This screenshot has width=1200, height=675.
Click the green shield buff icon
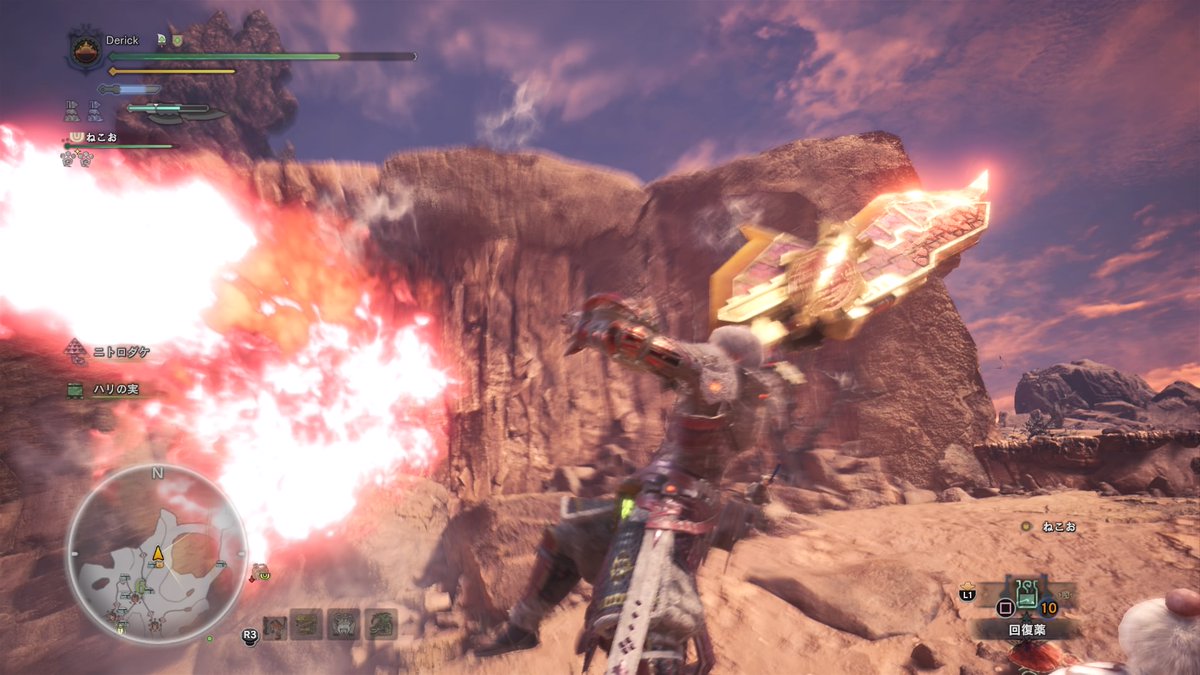pos(176,40)
